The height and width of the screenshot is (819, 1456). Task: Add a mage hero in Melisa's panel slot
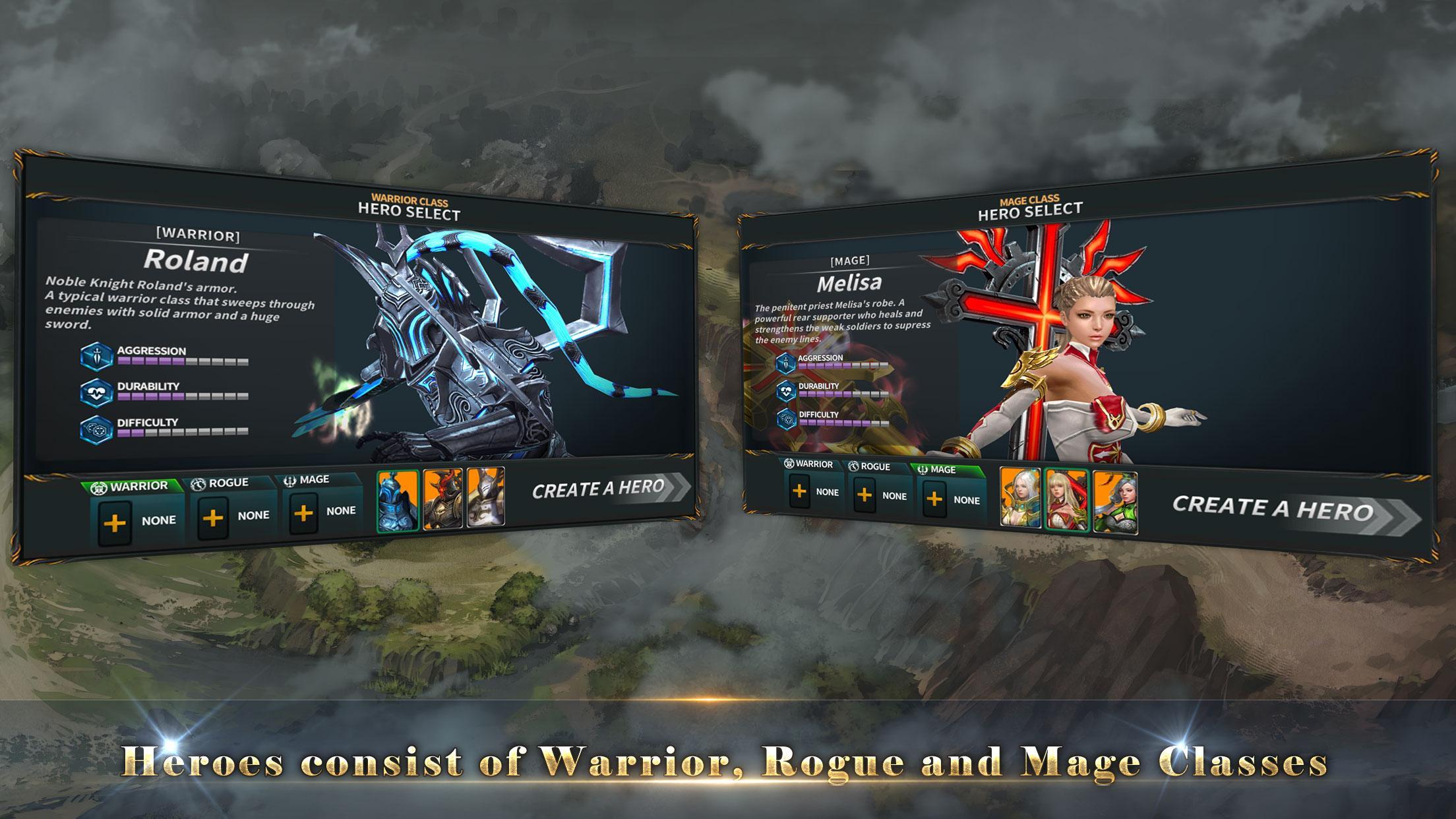[x=934, y=499]
